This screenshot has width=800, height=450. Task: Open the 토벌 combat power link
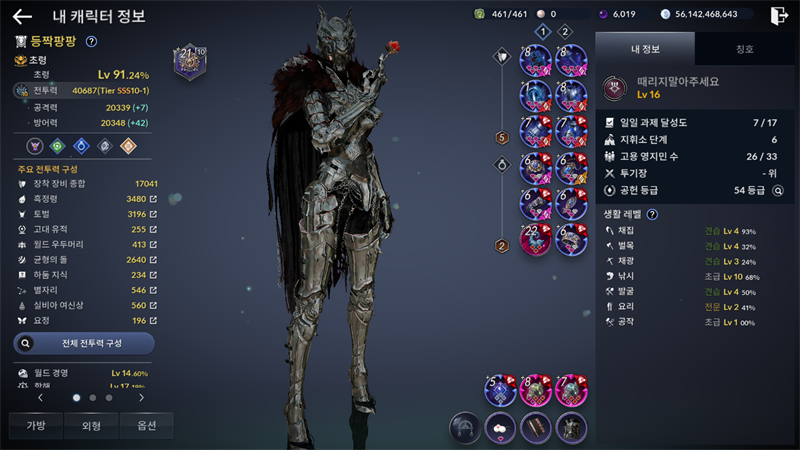[x=153, y=214]
